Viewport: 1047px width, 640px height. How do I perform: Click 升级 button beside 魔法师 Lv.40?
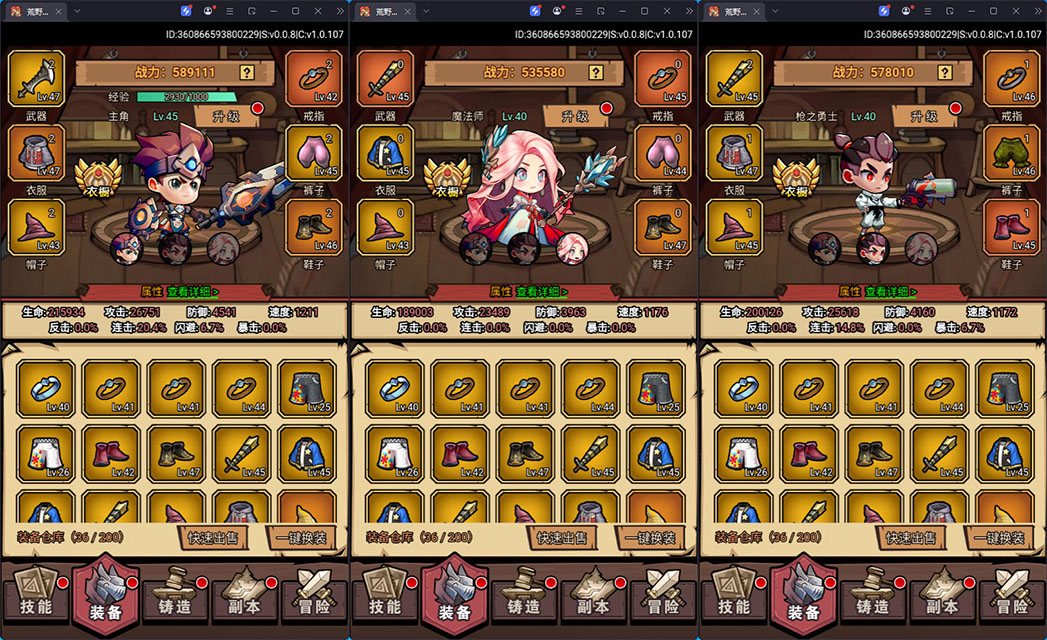[573, 116]
